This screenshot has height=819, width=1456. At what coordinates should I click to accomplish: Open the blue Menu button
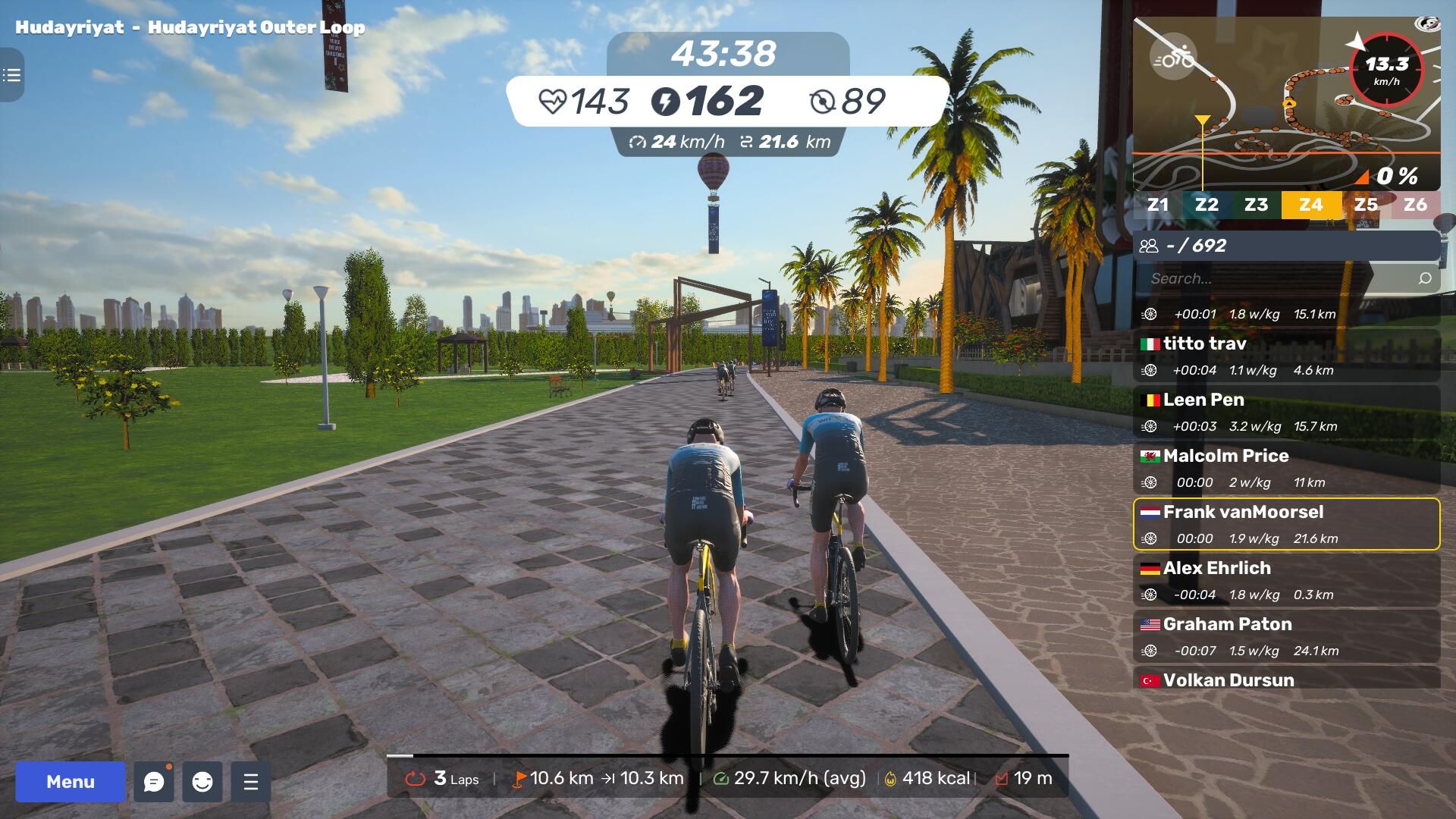[x=71, y=782]
